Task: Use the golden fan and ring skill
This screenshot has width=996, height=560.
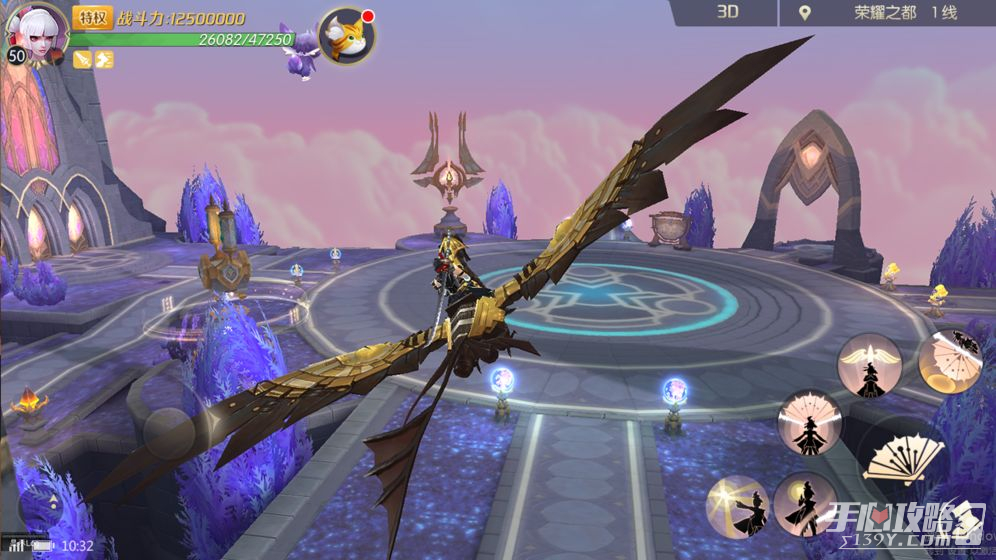Action: pos(950,361)
